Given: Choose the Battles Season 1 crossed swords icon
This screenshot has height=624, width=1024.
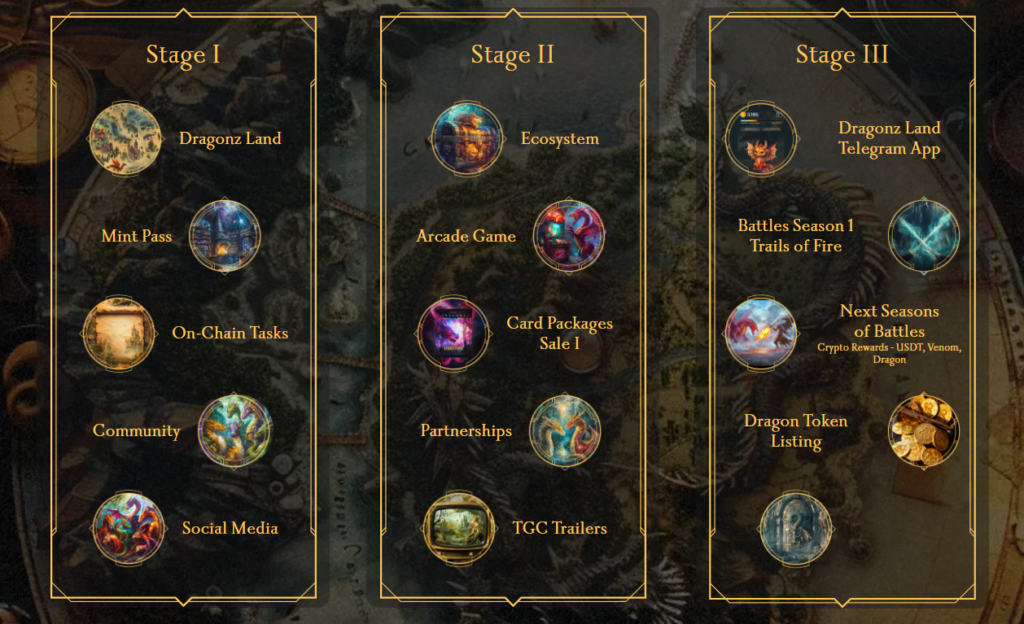Looking at the screenshot, I should [924, 236].
